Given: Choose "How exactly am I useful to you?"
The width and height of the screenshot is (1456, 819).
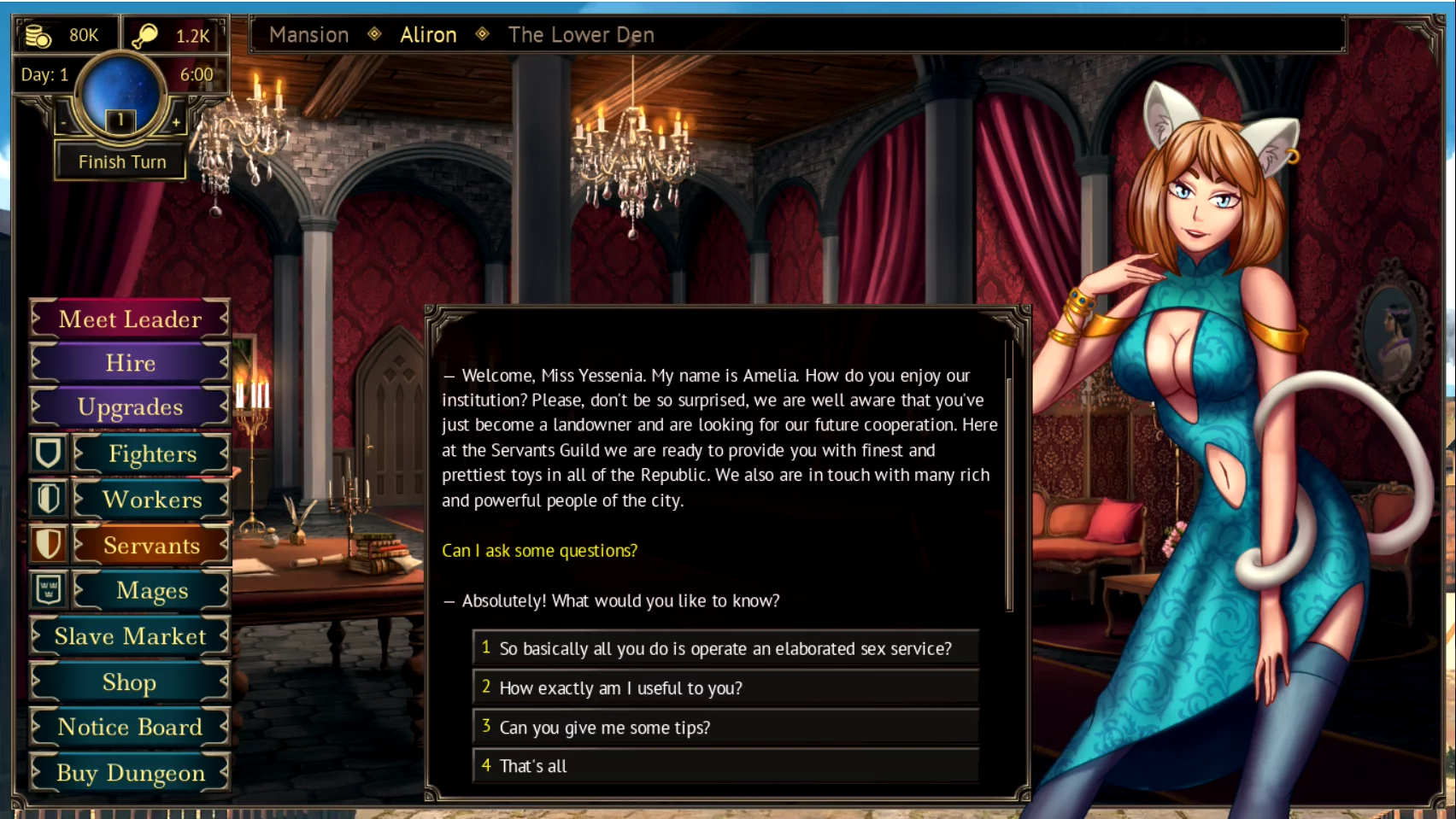Looking at the screenshot, I should pos(725,688).
